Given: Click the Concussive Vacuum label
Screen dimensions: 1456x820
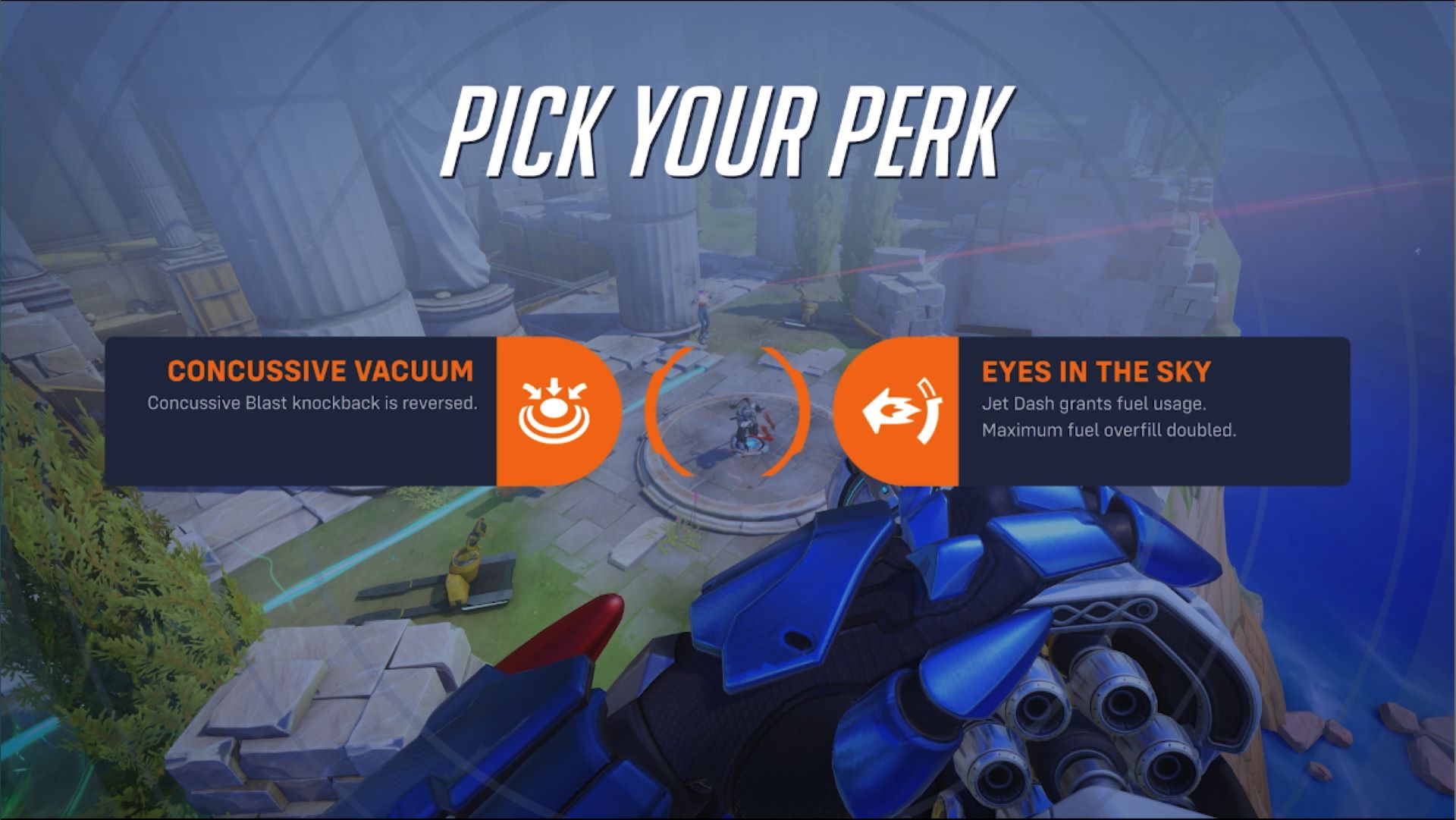Looking at the screenshot, I should [x=321, y=371].
